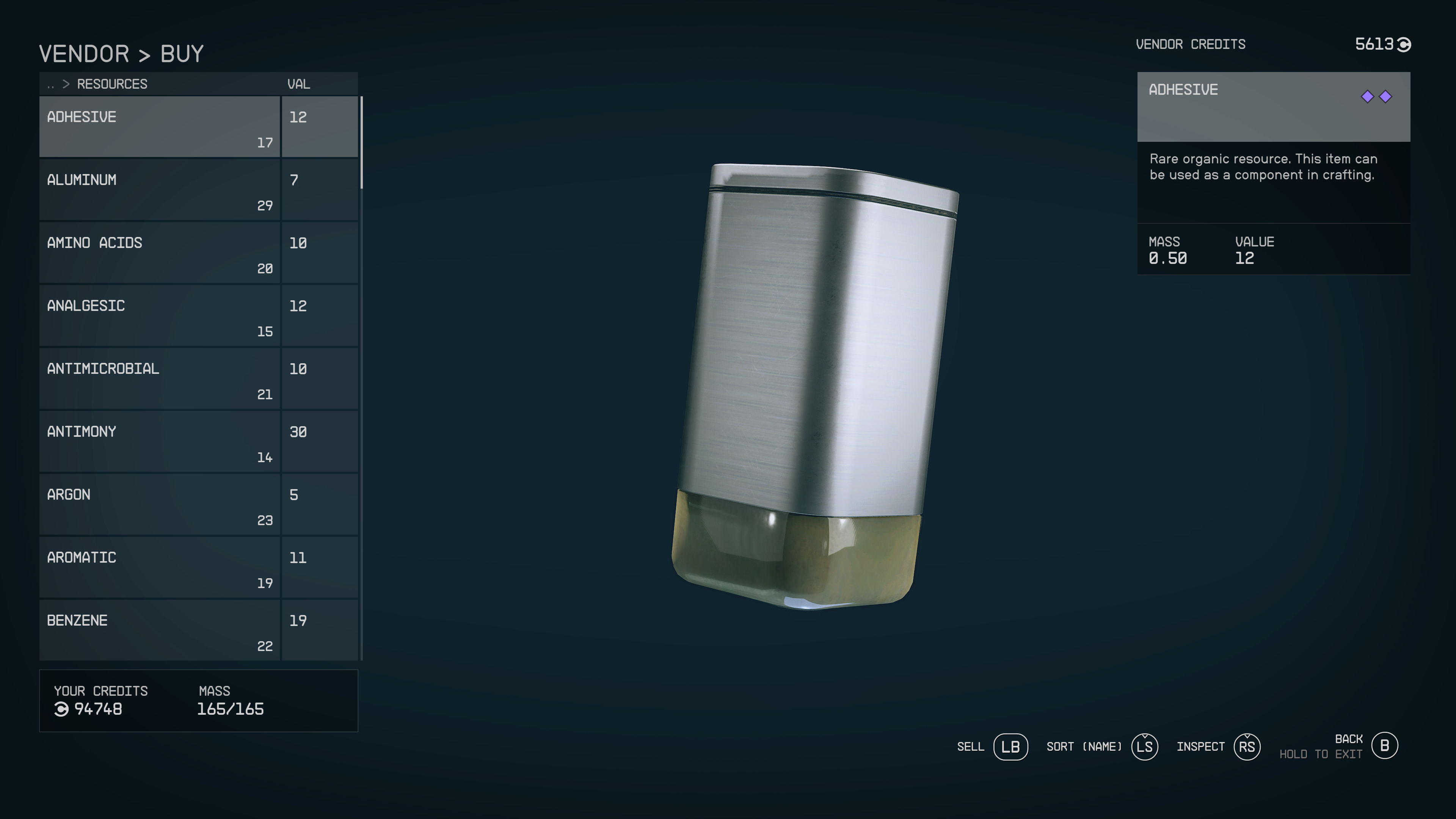Select the Argon entry

click(x=159, y=504)
